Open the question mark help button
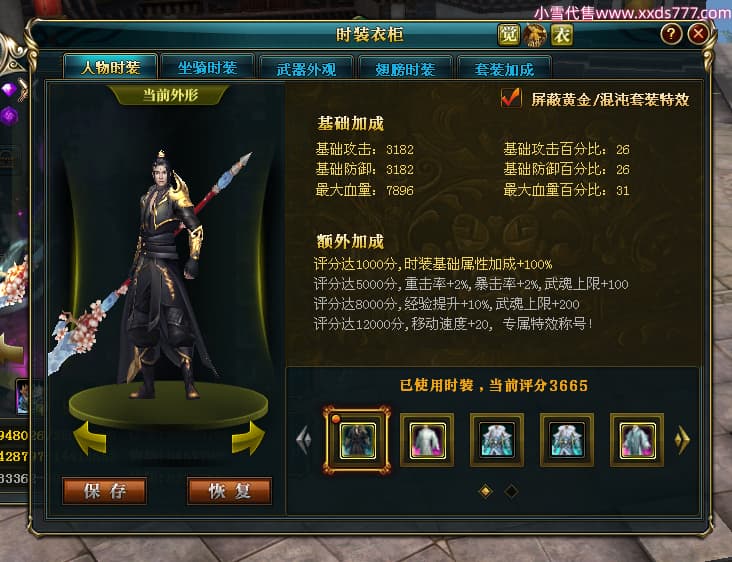Image resolution: width=732 pixels, height=562 pixels. point(671,34)
